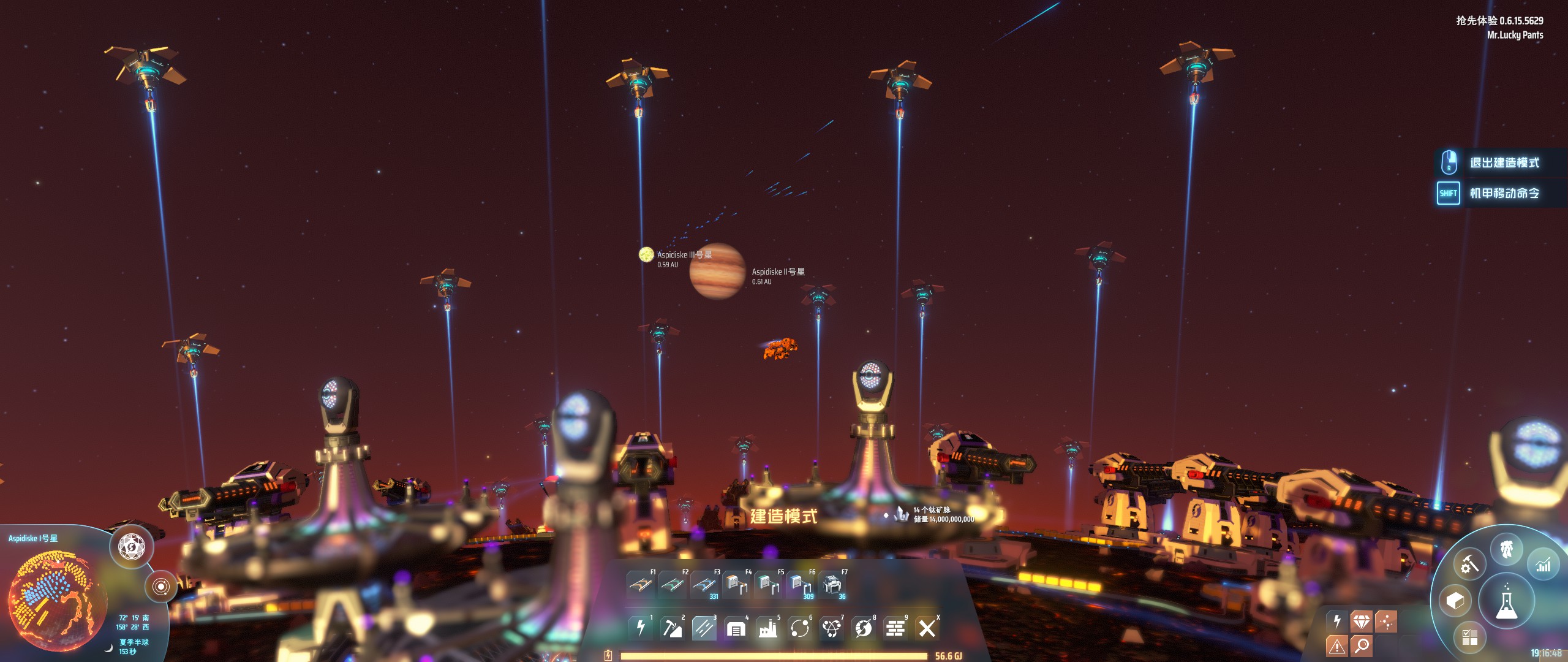The height and width of the screenshot is (662, 1568).
Task: Switch to the warehouse storage build category
Action: (736, 628)
